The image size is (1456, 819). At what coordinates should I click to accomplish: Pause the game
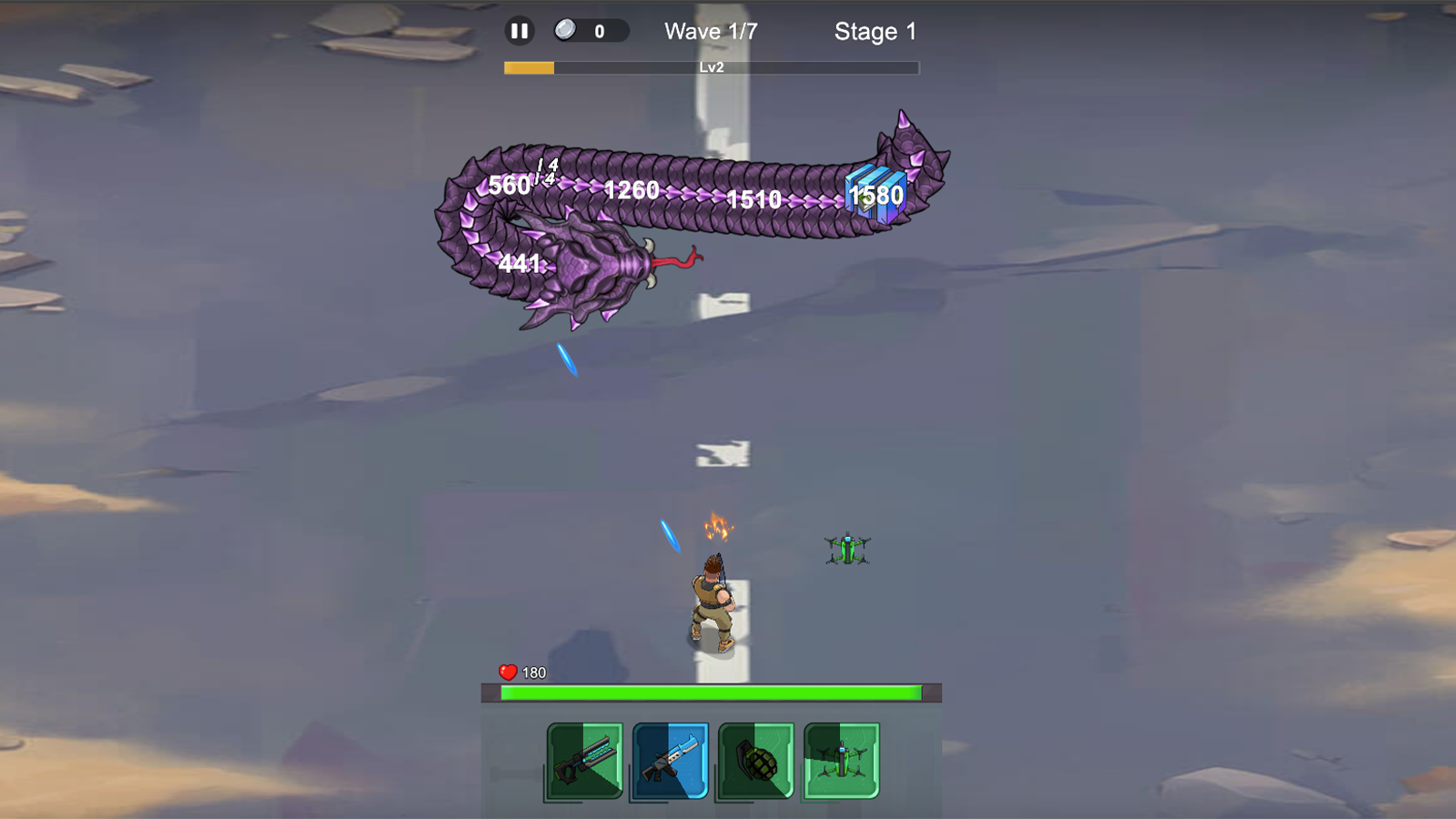(x=519, y=30)
